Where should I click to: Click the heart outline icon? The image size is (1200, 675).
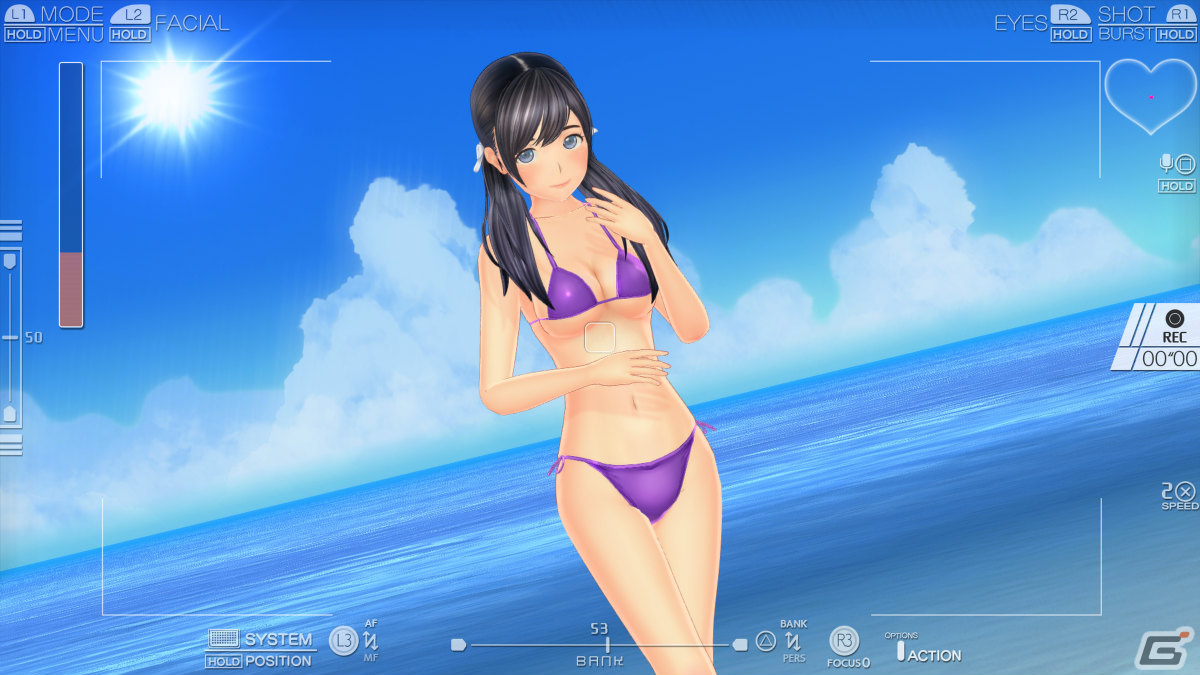(x=1150, y=95)
